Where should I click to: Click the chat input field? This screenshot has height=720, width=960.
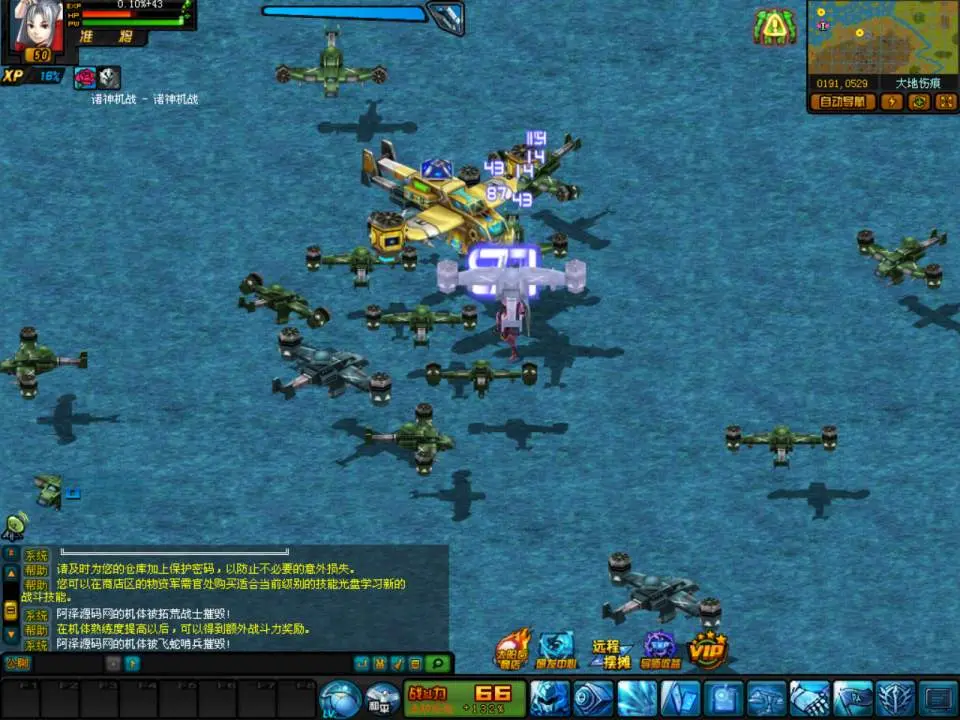(x=70, y=662)
